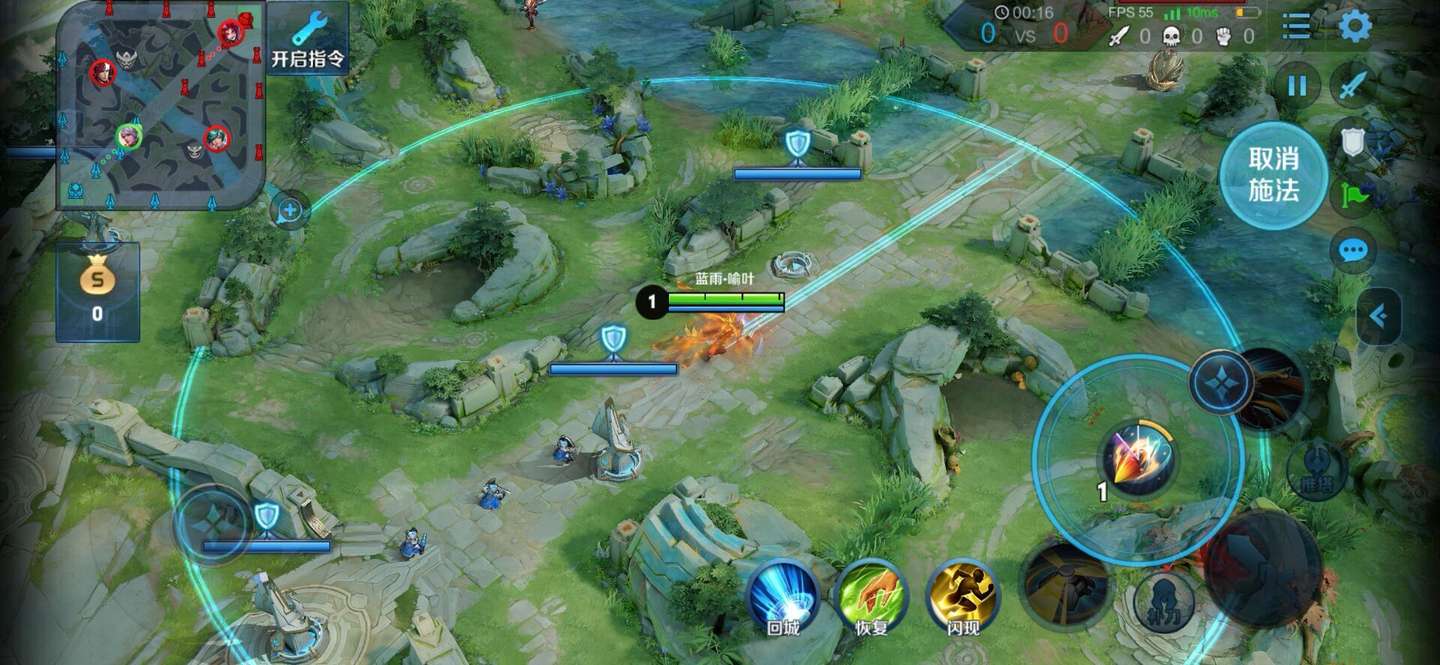Collapse the signal panel with the arrow
Screen dimensions: 1440x665
click(x=1378, y=317)
